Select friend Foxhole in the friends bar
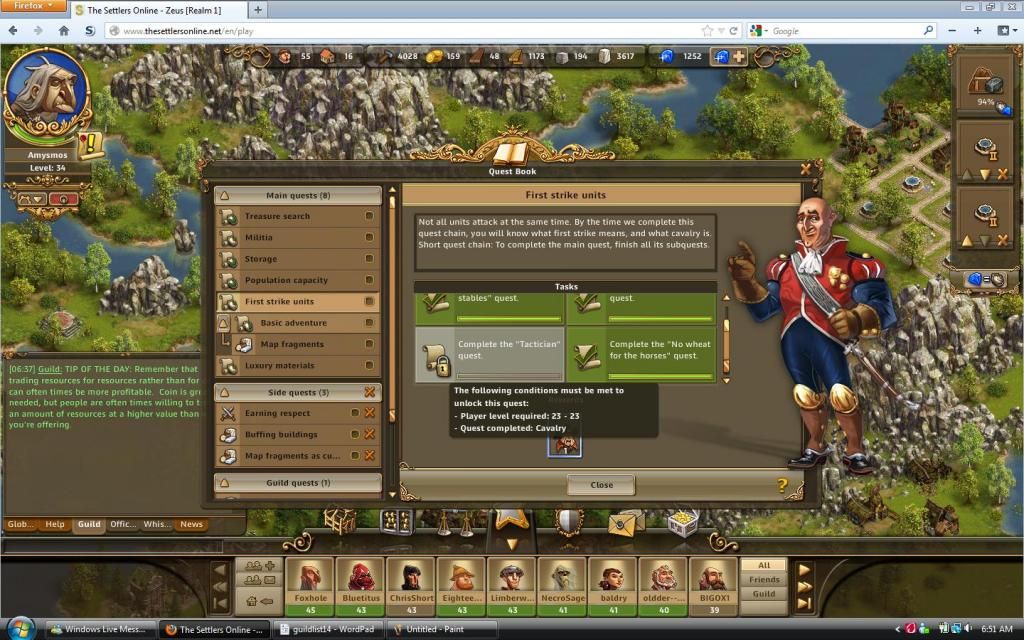Viewport: 1024px width, 640px height. pos(310,587)
